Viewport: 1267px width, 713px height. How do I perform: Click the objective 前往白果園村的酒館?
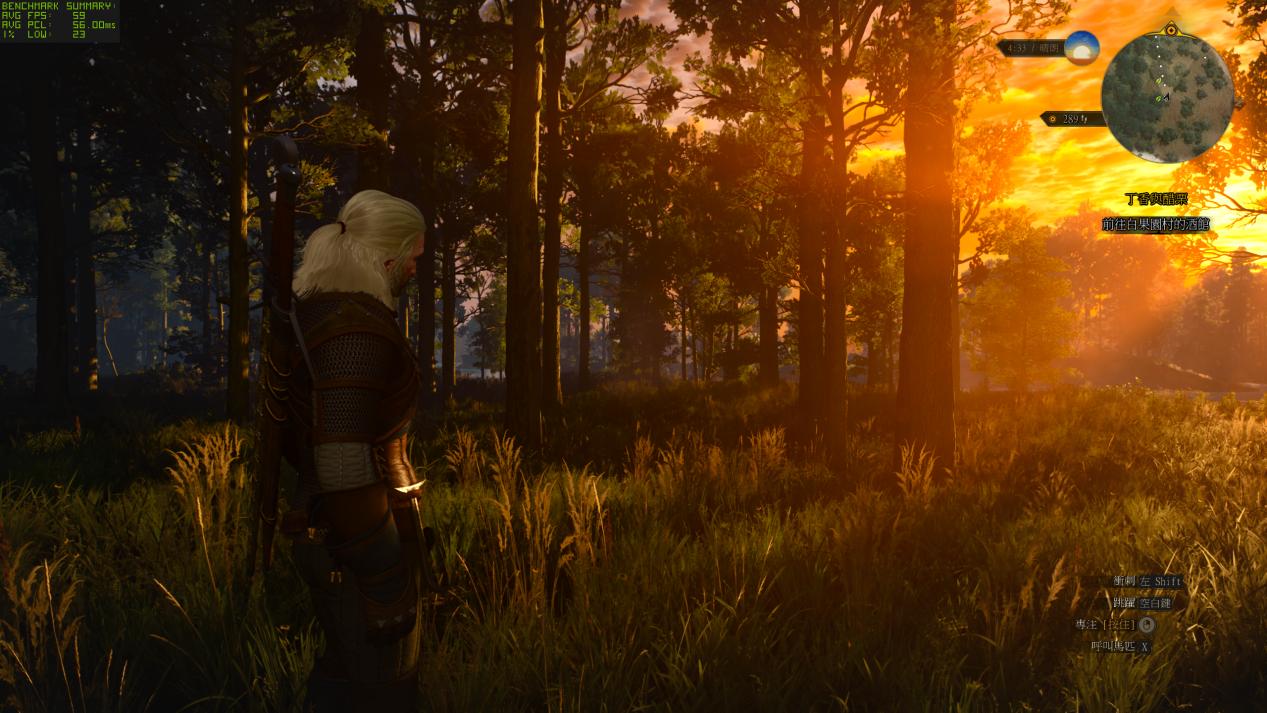point(1155,225)
